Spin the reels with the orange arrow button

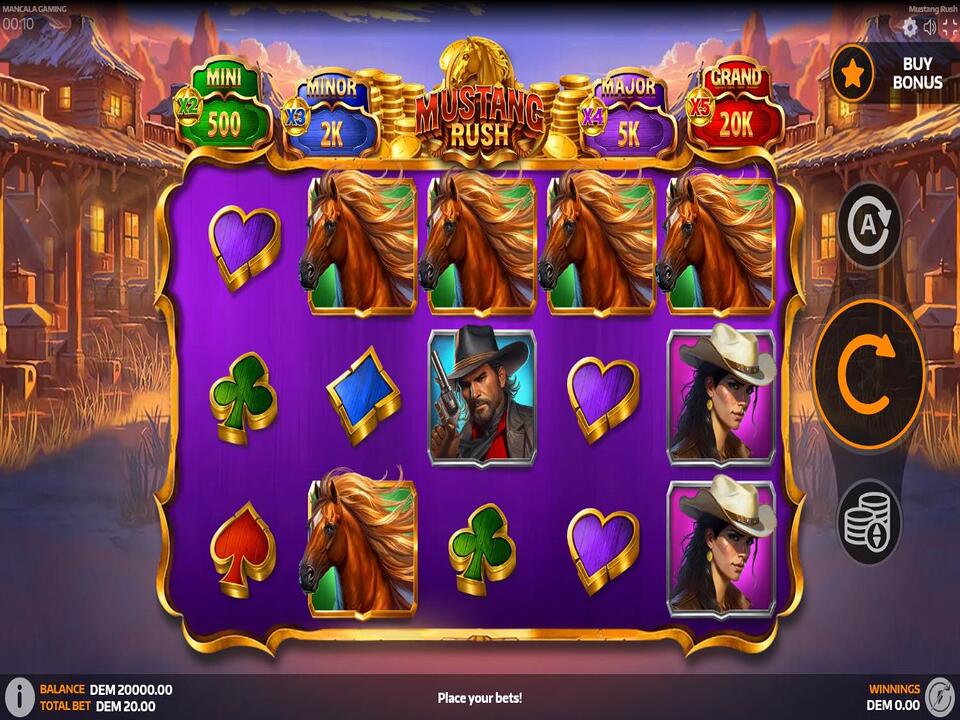868,375
